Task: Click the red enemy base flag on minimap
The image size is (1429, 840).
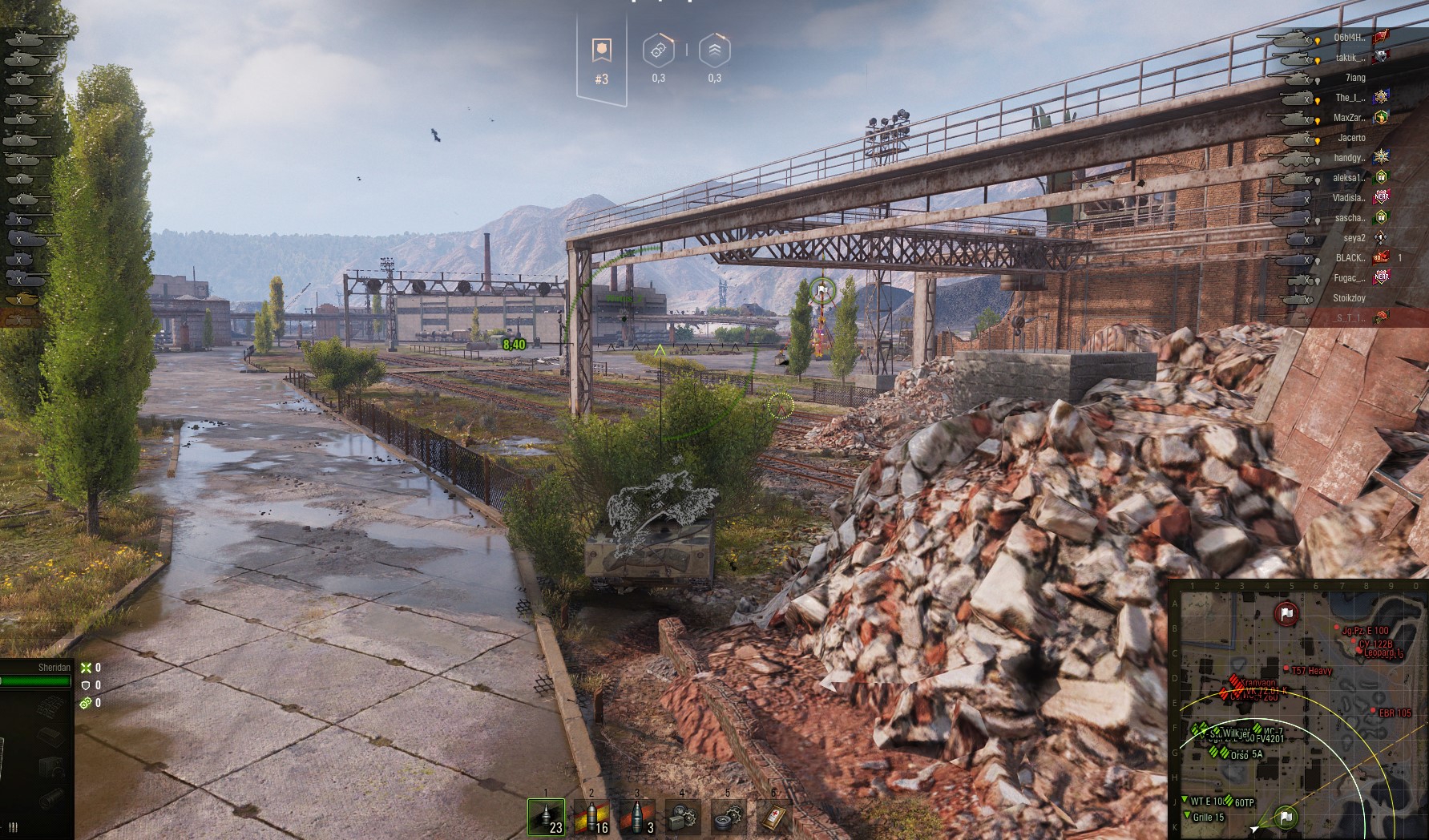Action: pos(1286,615)
